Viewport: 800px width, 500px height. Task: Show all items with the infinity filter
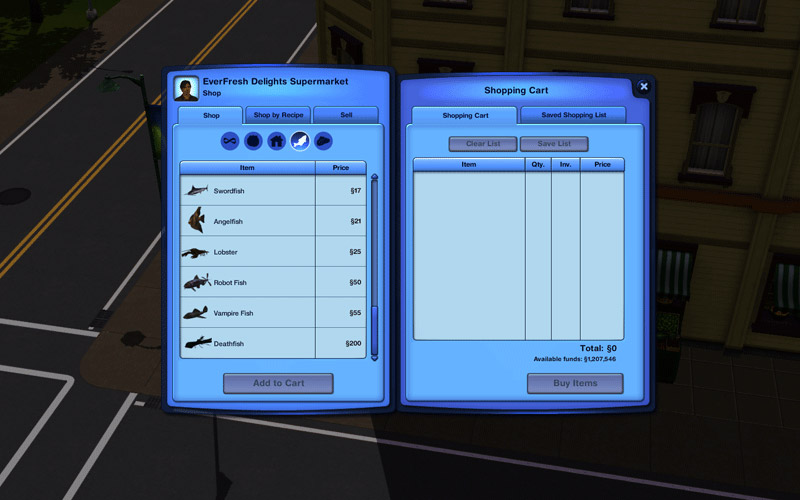tap(230, 141)
